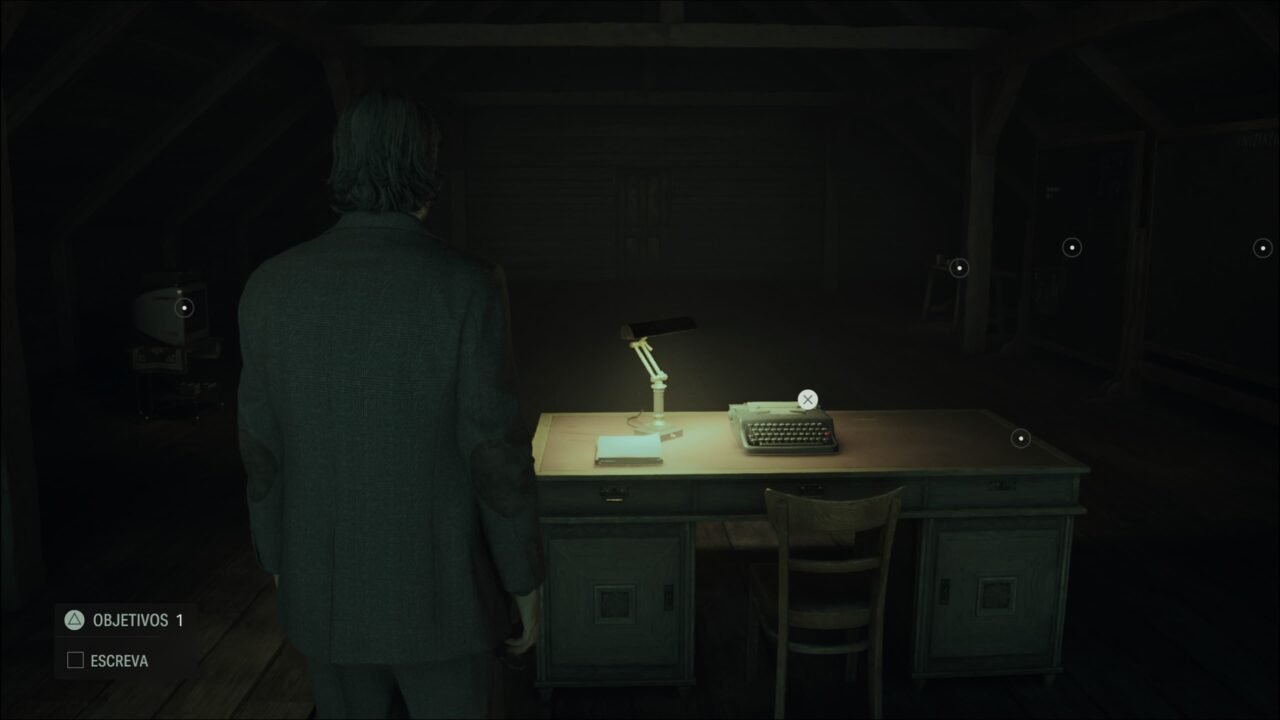
Task: Click the old TV set on the left
Action: pyautogui.click(x=165, y=320)
